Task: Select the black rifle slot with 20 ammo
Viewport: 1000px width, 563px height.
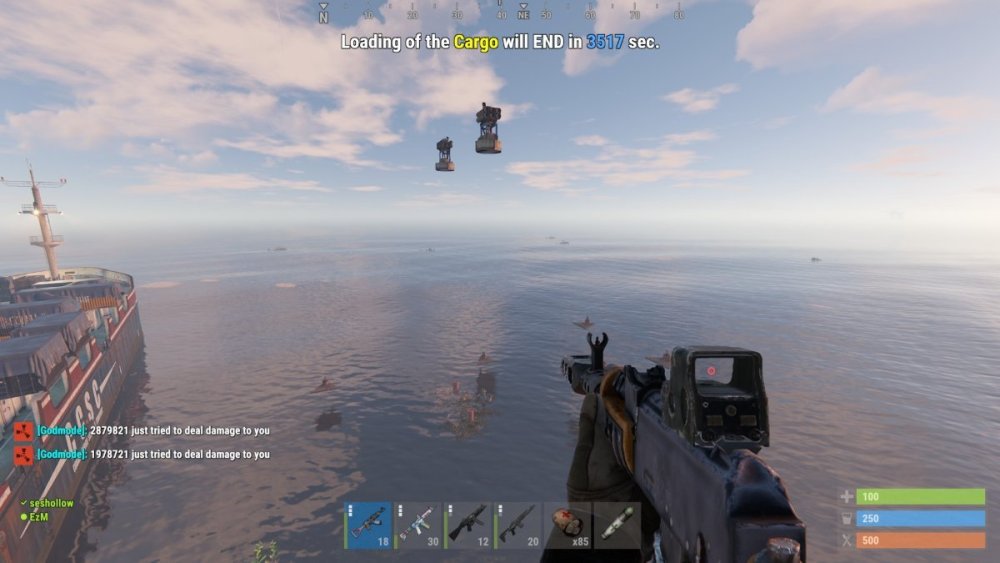Action: pos(518,525)
